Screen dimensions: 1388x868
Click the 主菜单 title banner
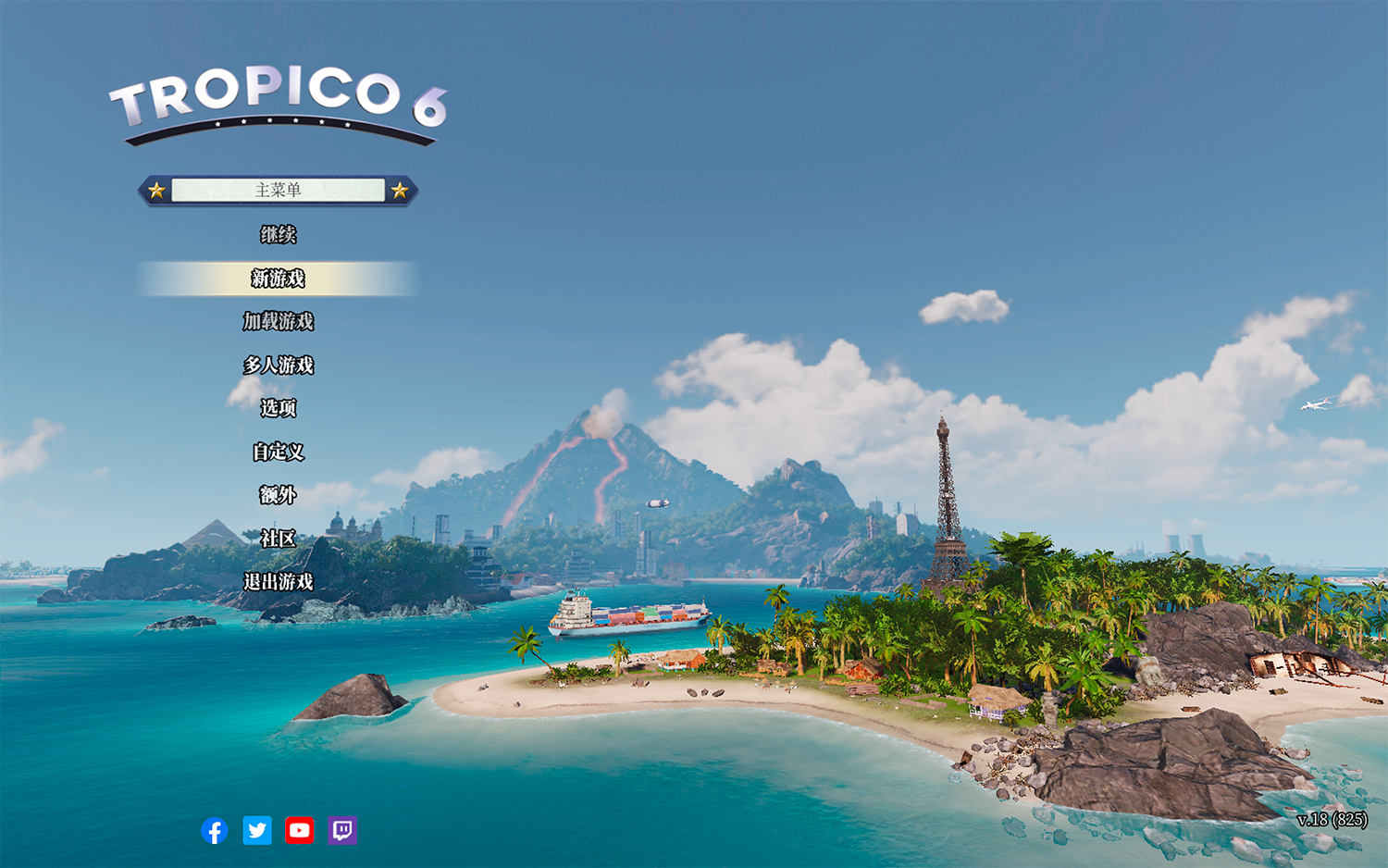coord(278,190)
